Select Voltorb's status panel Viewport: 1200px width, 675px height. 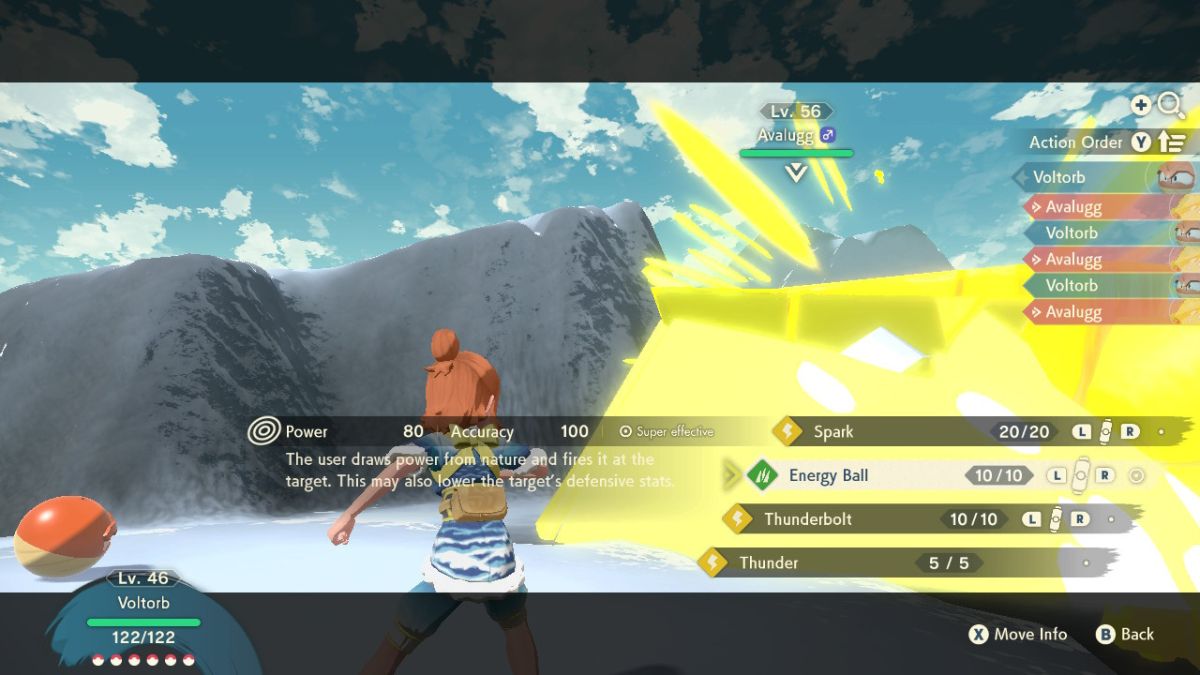point(143,613)
